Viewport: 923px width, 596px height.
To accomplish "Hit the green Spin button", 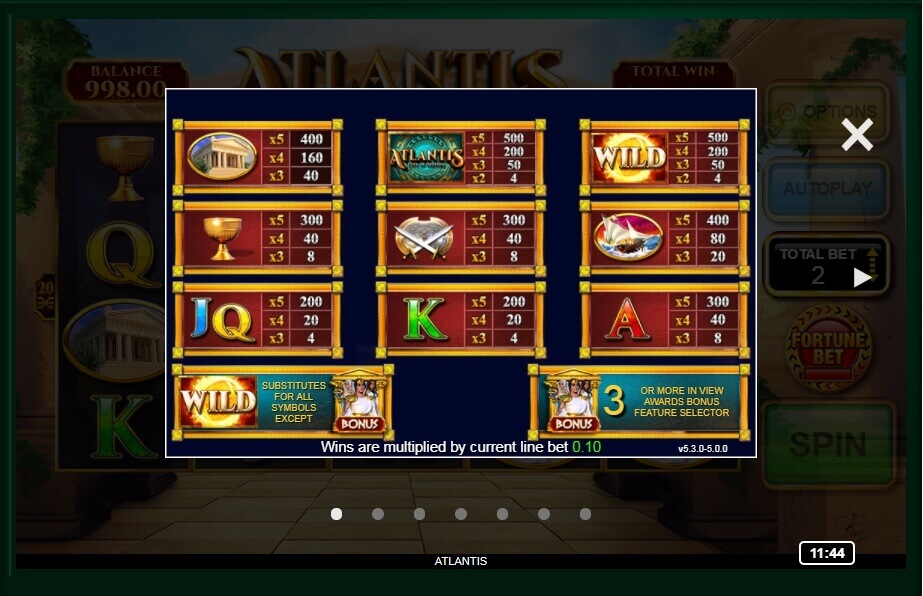I will click(x=827, y=444).
